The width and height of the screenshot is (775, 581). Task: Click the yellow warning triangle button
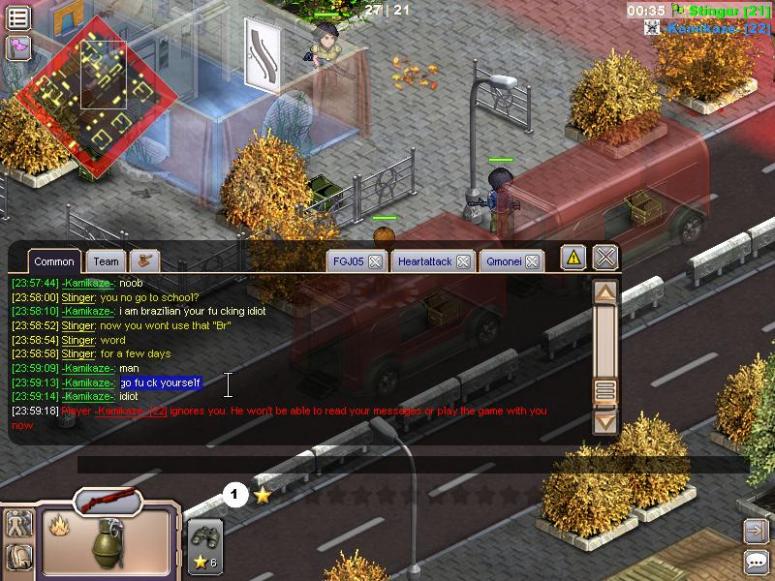coord(573,258)
